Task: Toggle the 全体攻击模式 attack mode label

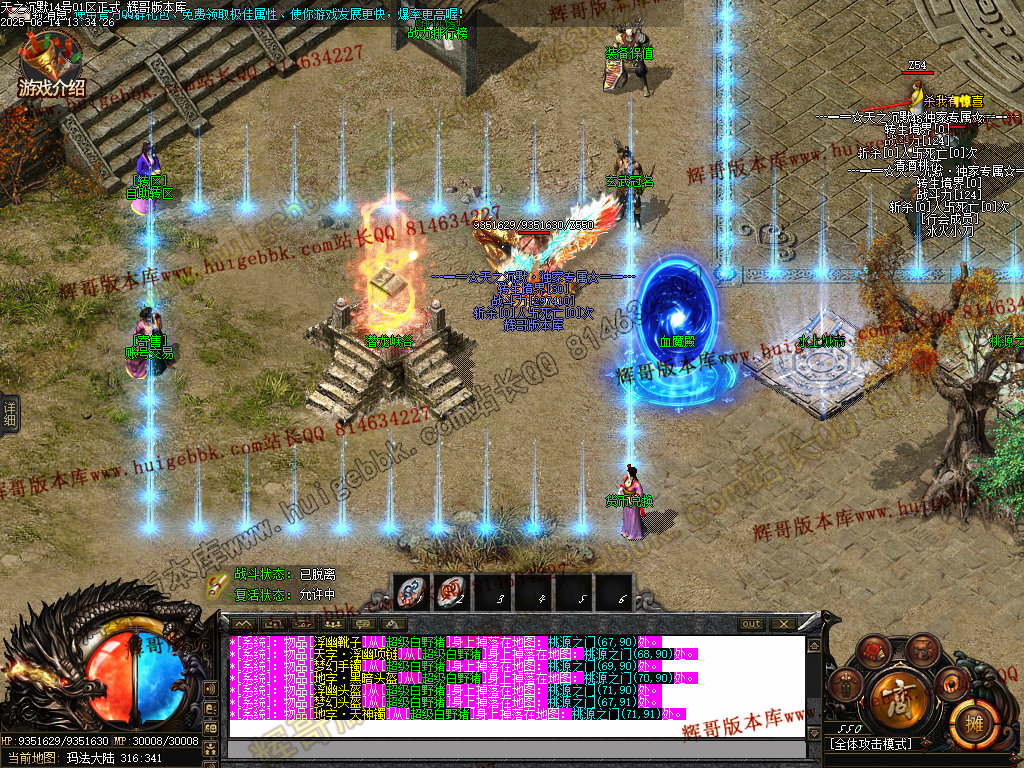Action: click(x=868, y=745)
